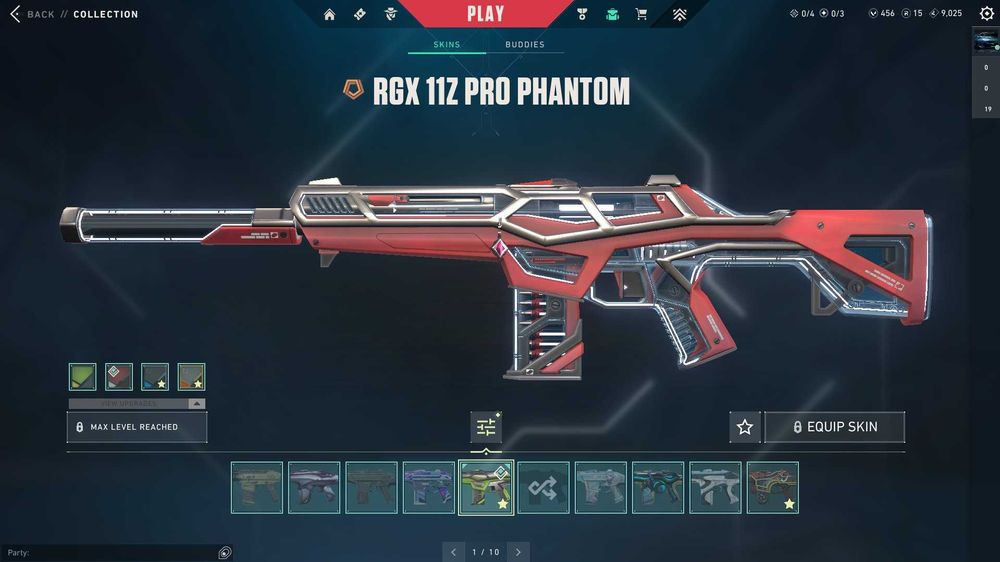The image size is (1000, 562).
Task: Favorite this skin with the star button
Action: 745,427
